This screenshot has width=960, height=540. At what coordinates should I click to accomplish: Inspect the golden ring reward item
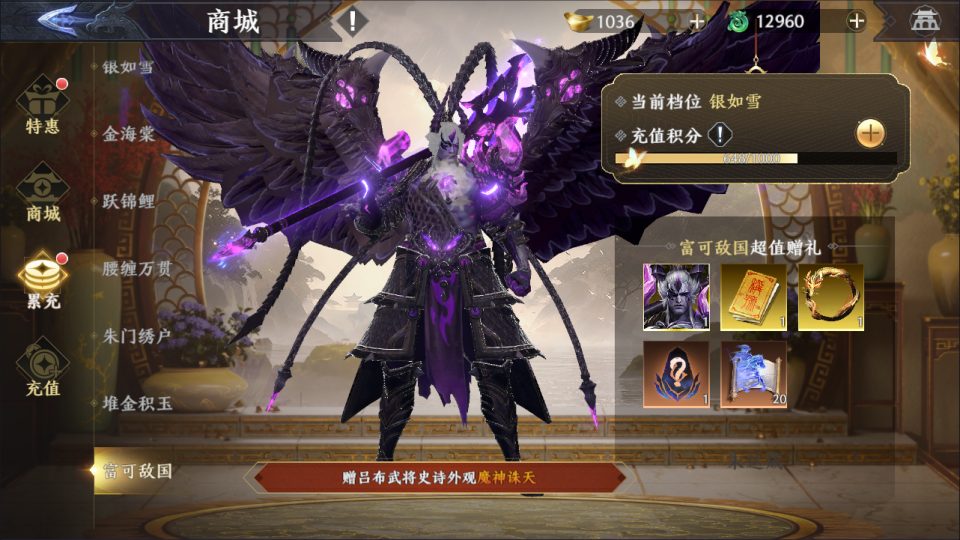pos(831,297)
